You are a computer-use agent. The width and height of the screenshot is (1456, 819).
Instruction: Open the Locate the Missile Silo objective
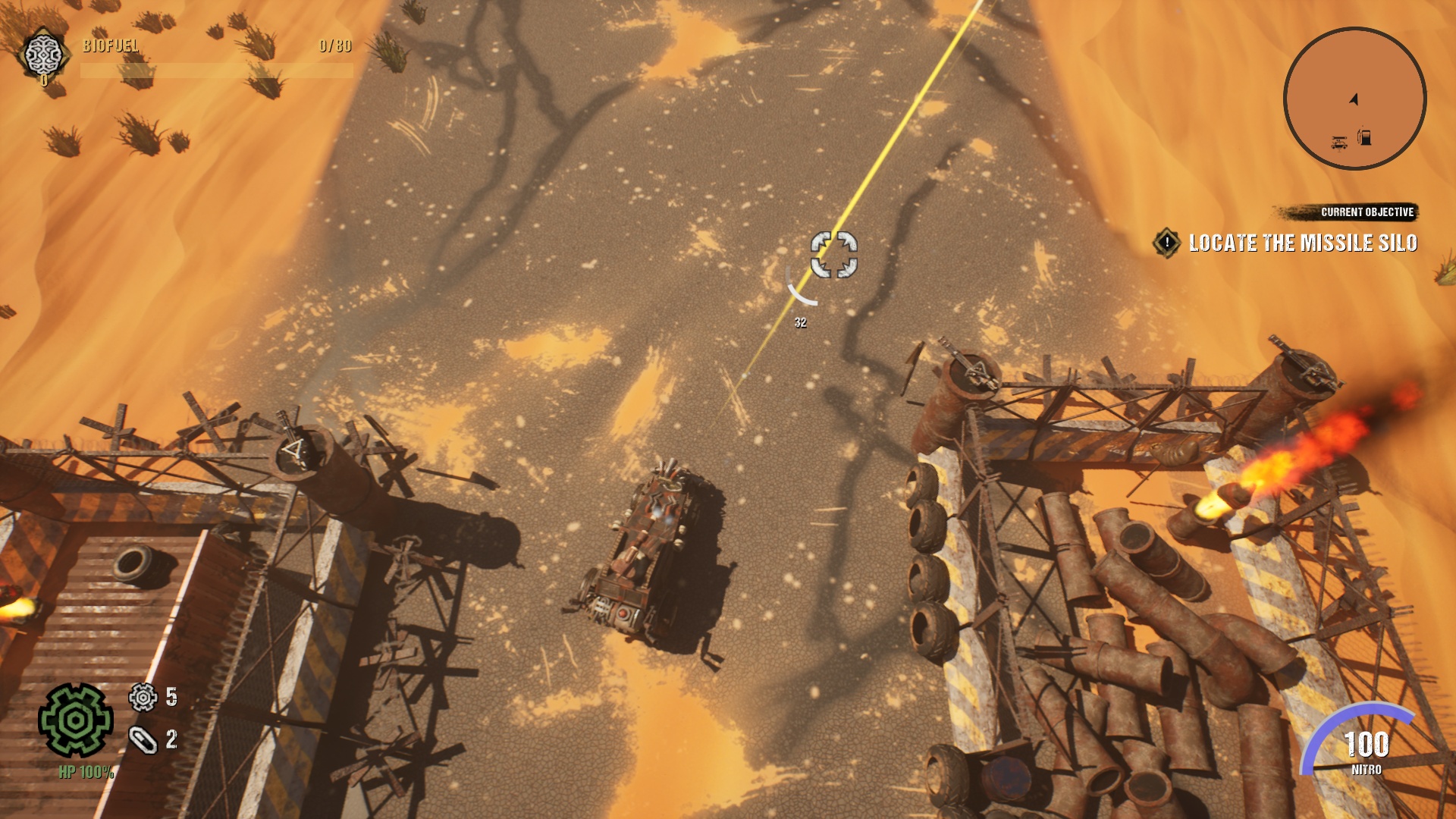1302,243
